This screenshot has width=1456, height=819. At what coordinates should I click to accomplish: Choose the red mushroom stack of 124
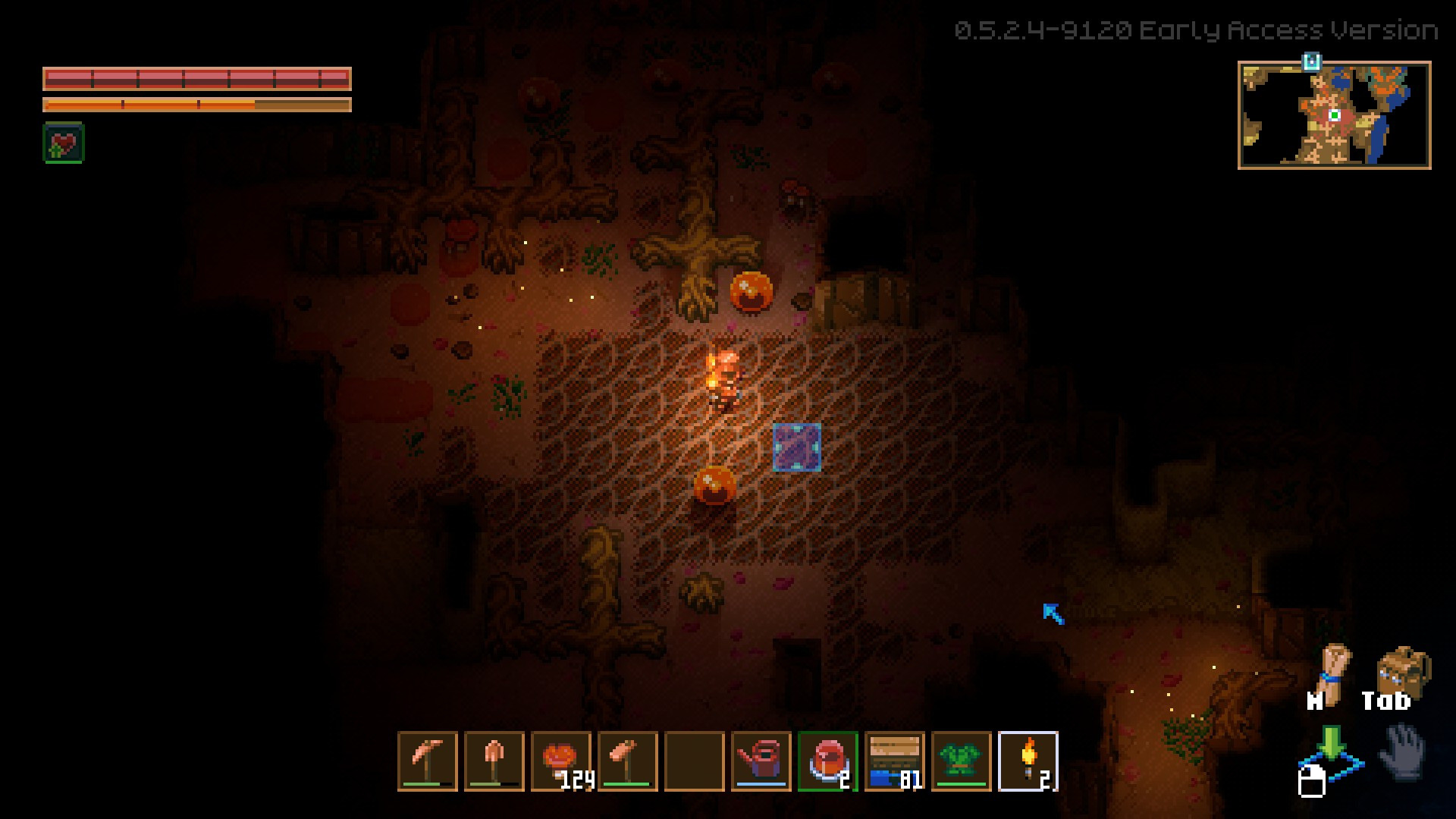click(561, 761)
